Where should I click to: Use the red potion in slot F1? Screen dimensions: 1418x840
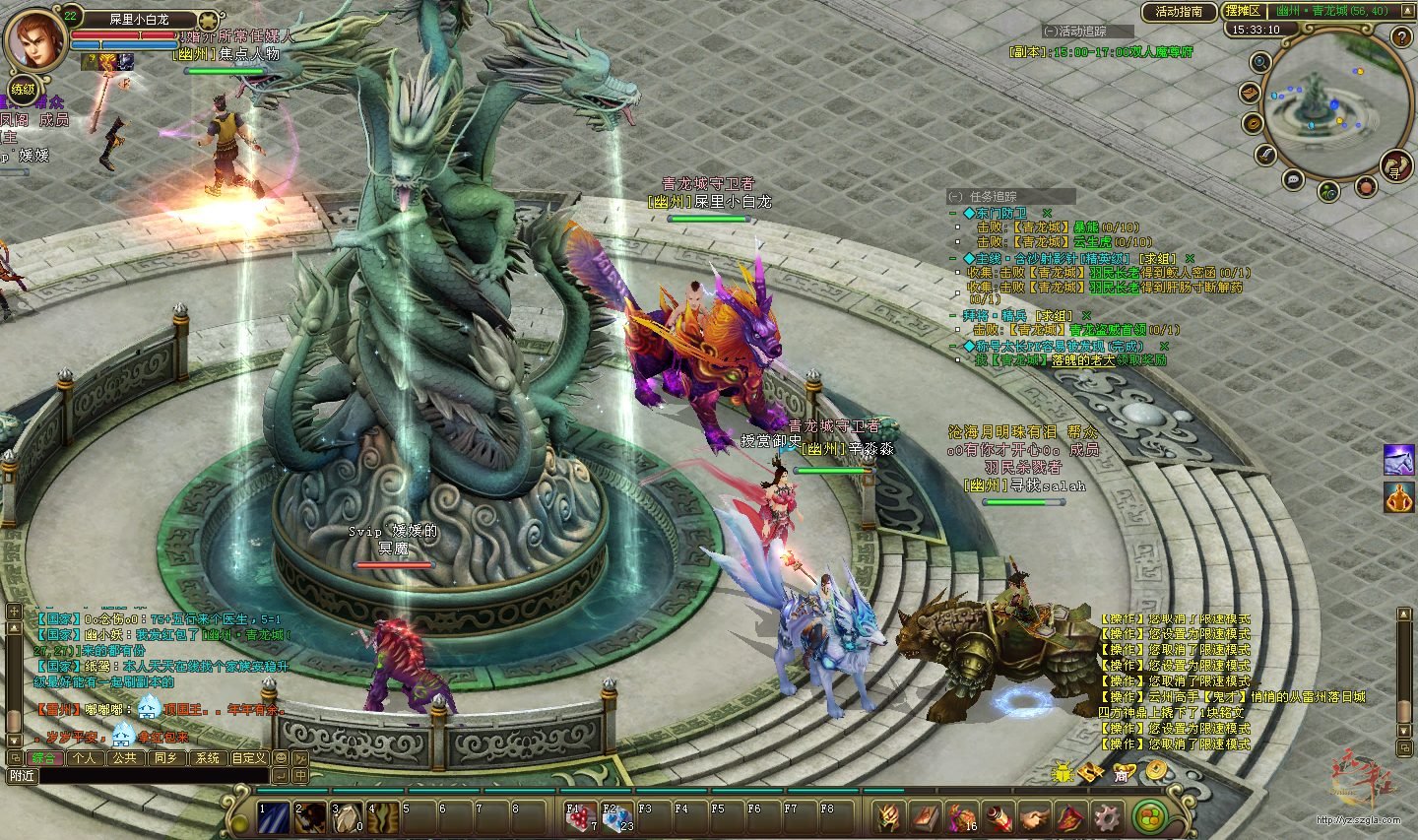click(579, 817)
